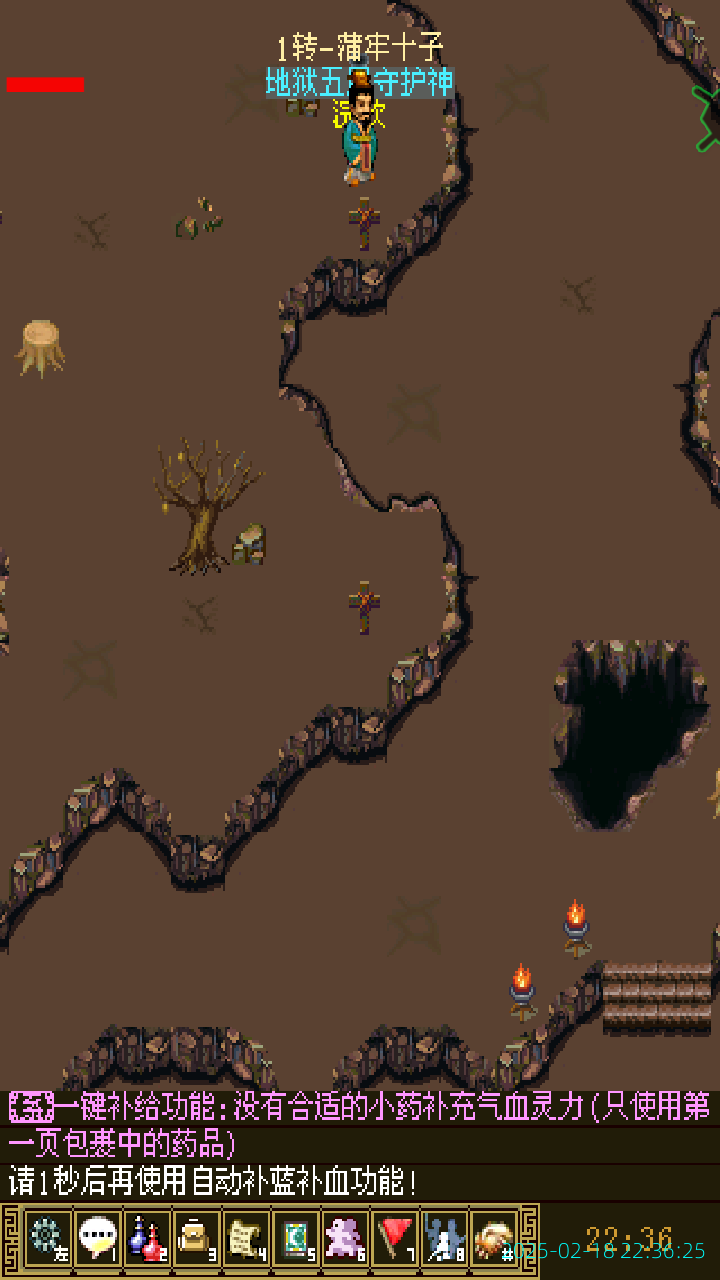
Task: Click the red flag icon
Action: pos(395,1237)
